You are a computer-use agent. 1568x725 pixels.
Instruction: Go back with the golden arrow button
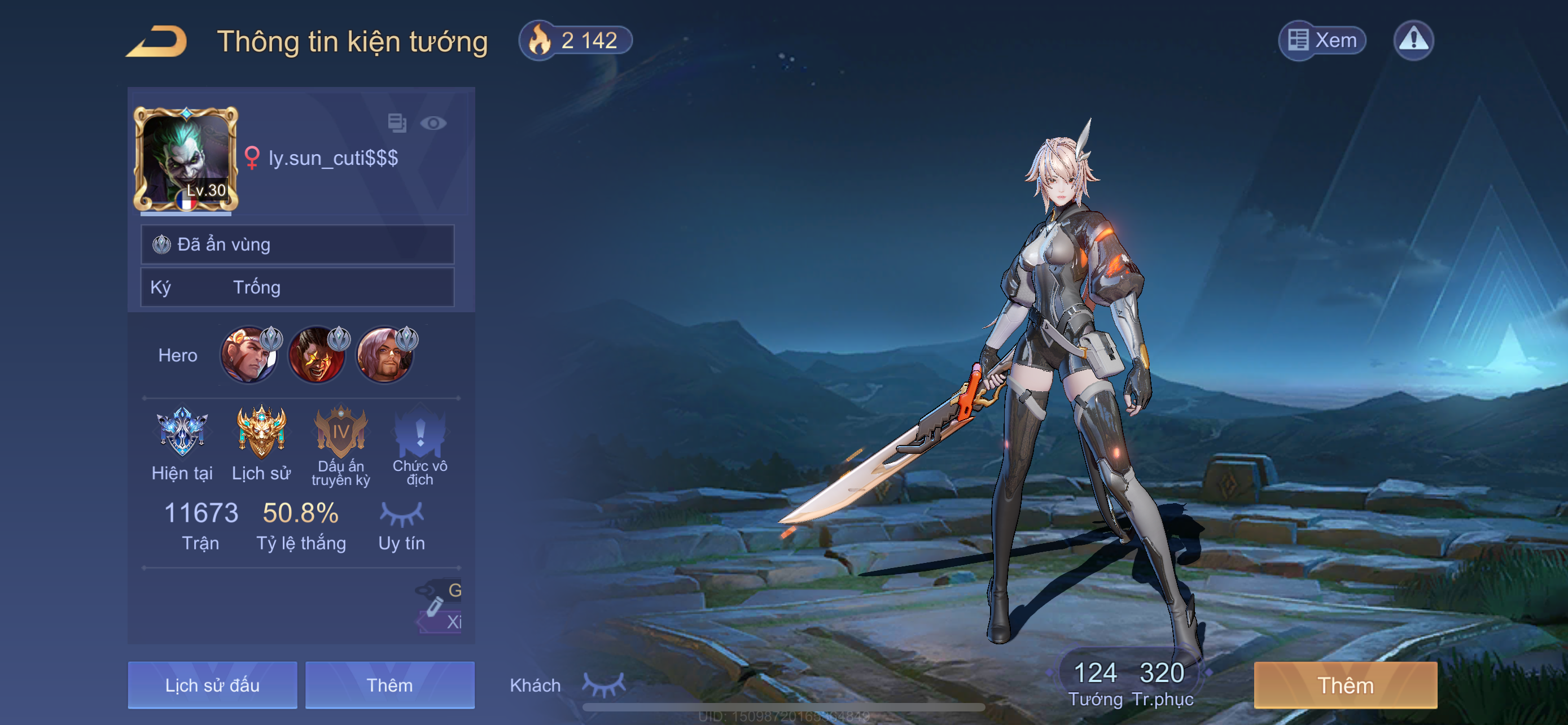tap(157, 41)
